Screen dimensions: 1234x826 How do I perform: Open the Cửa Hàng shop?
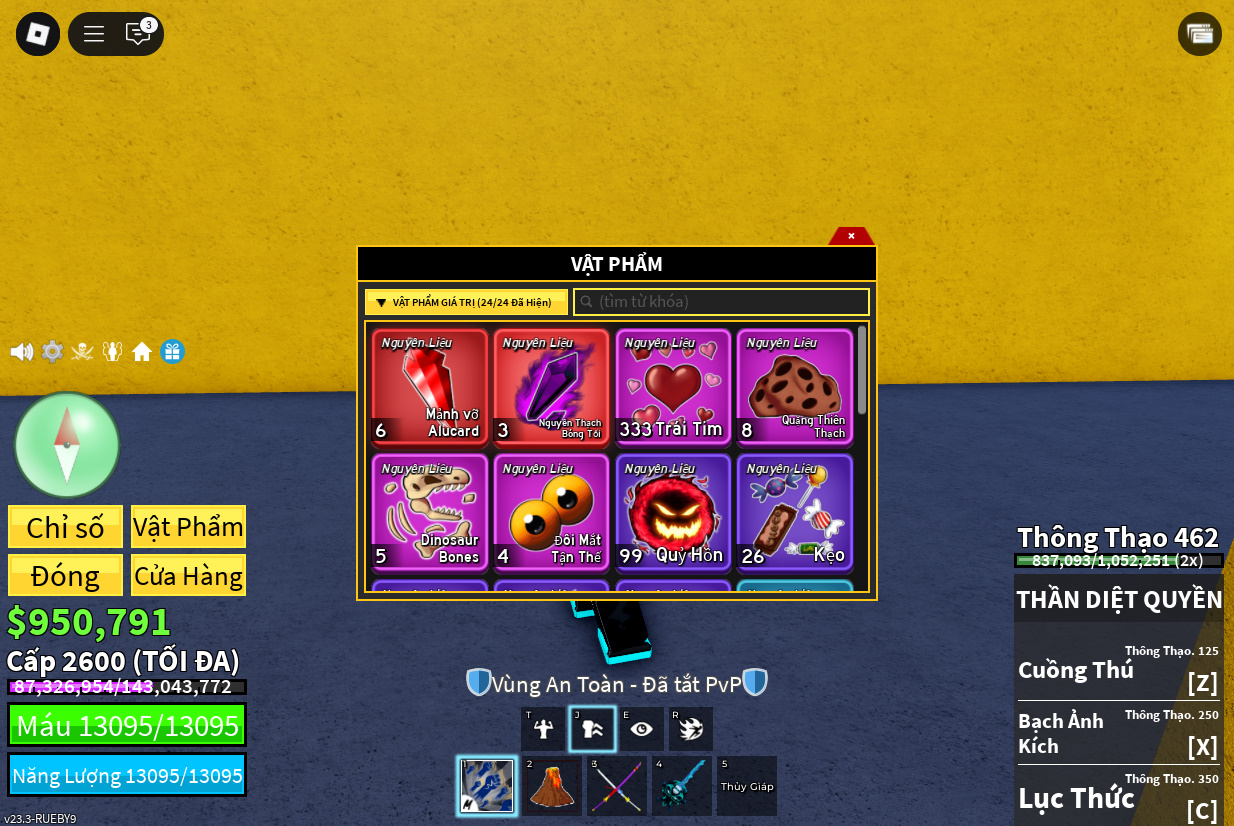(188, 576)
